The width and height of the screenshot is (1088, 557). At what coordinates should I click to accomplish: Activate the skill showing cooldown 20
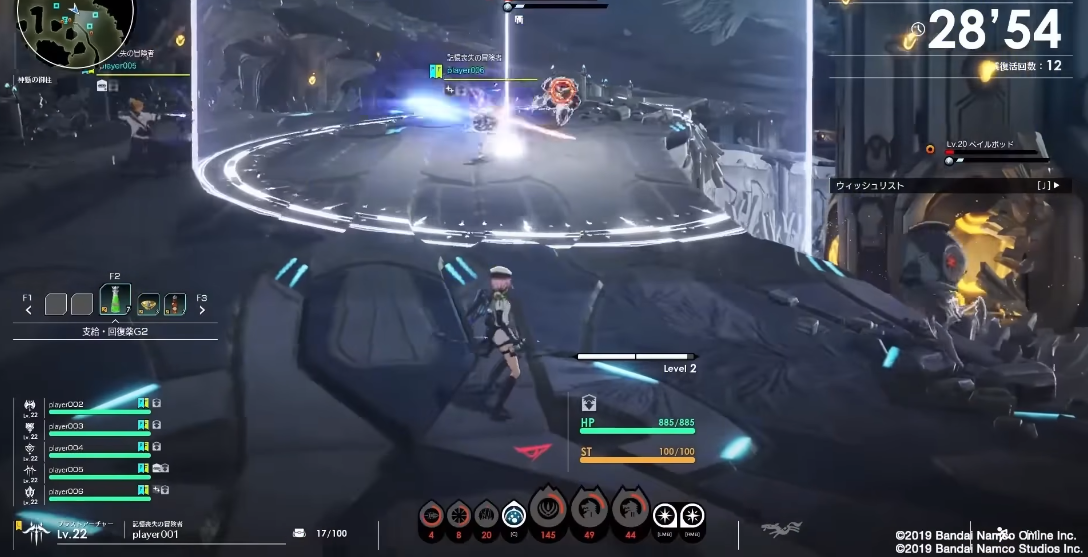[x=486, y=515]
